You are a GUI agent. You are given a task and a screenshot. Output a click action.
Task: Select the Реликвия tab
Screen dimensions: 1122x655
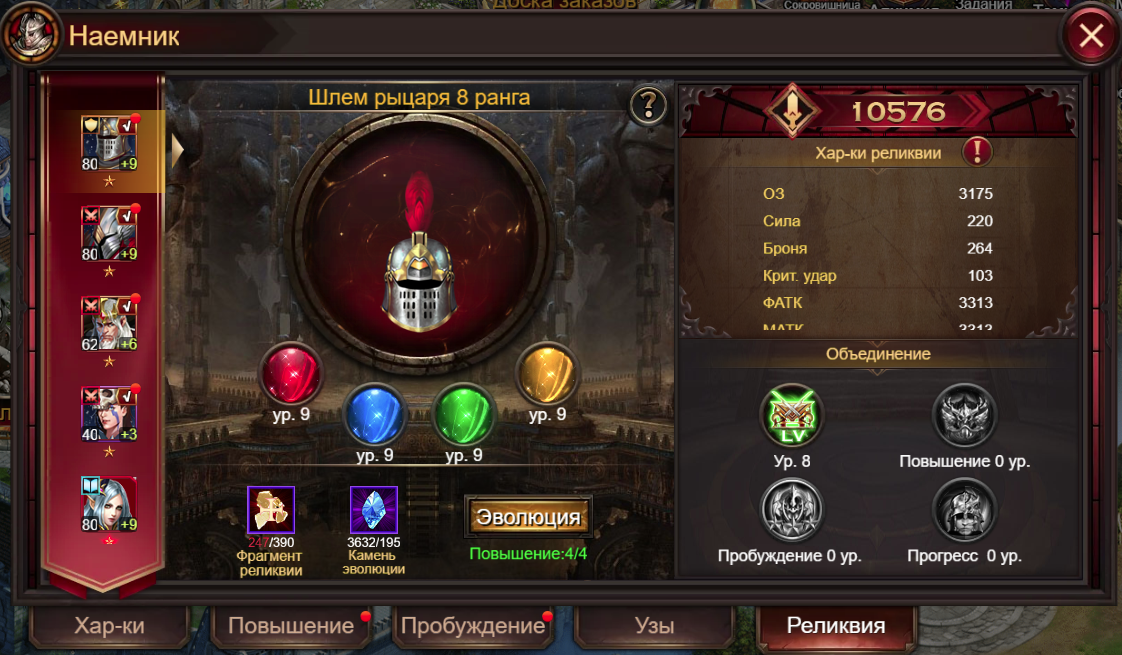click(x=836, y=626)
